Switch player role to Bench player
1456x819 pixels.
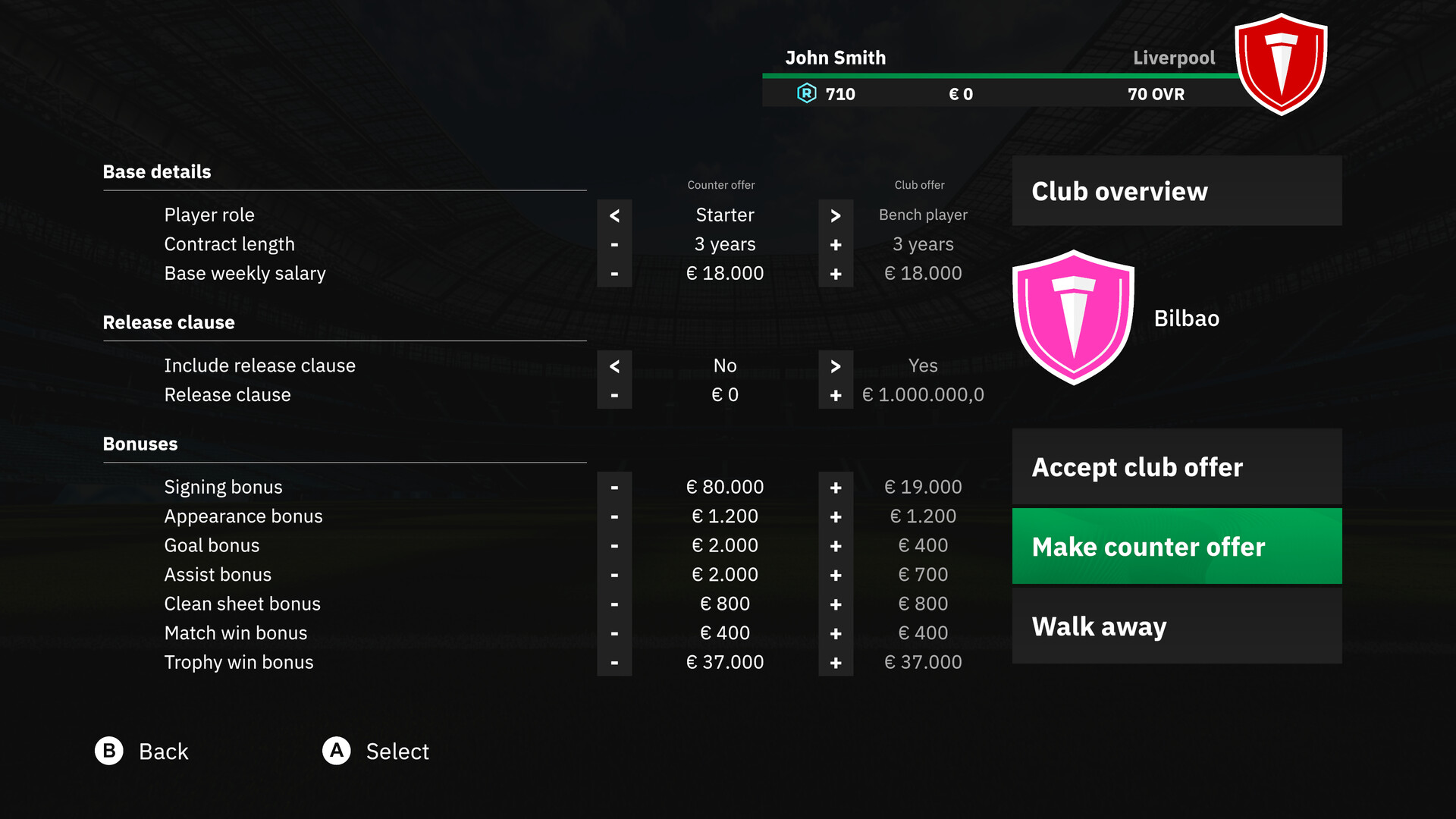pyautogui.click(x=836, y=215)
